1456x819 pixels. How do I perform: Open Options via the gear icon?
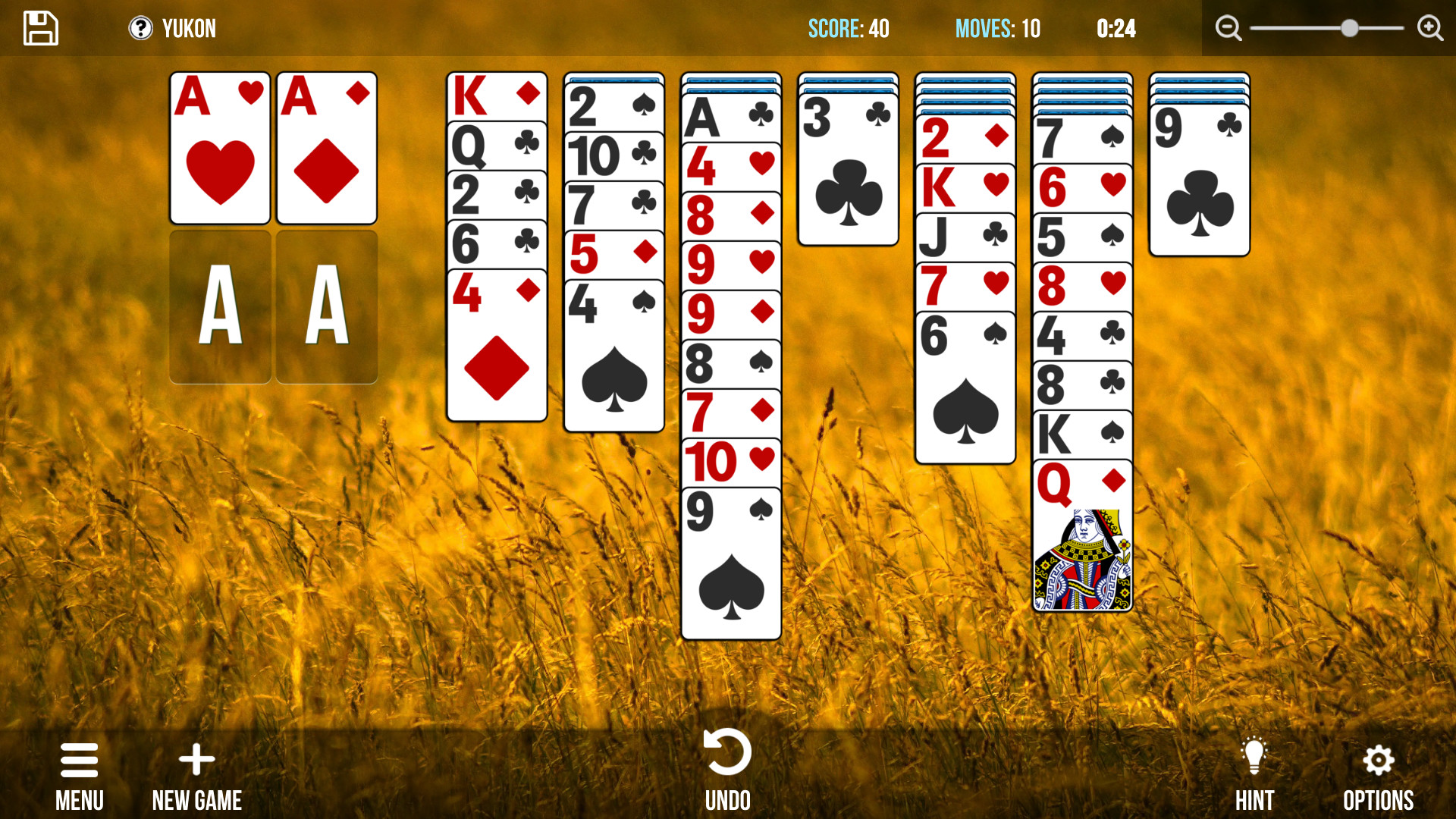1379,761
